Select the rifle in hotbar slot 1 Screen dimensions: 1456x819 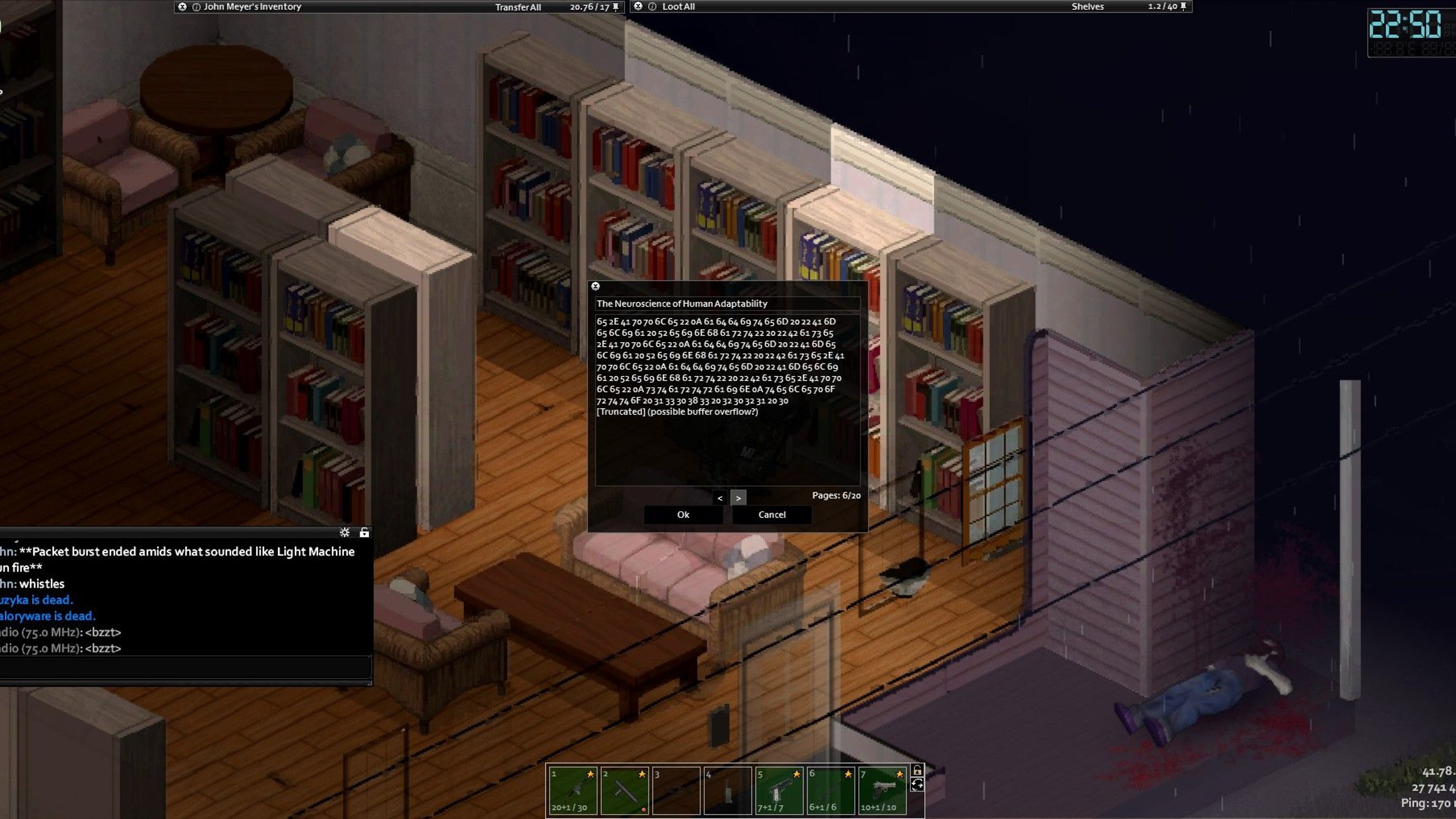573,790
